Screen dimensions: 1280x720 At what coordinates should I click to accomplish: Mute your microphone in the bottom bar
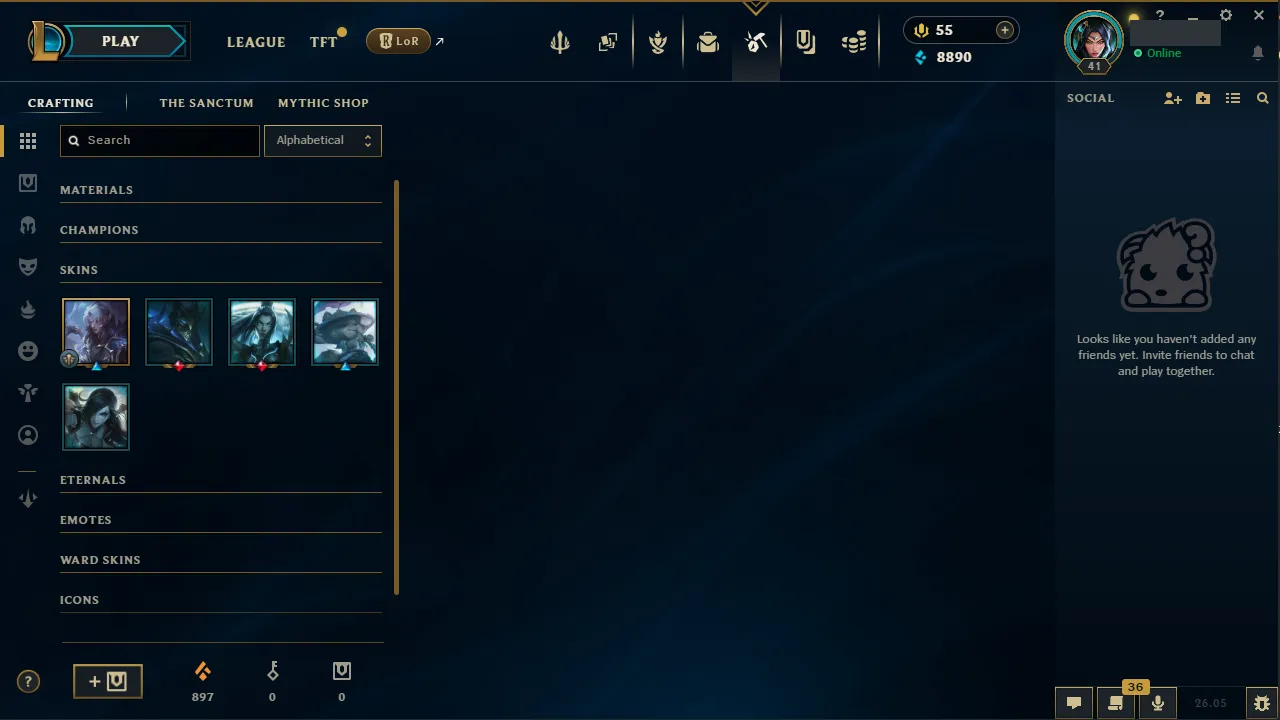(1157, 702)
